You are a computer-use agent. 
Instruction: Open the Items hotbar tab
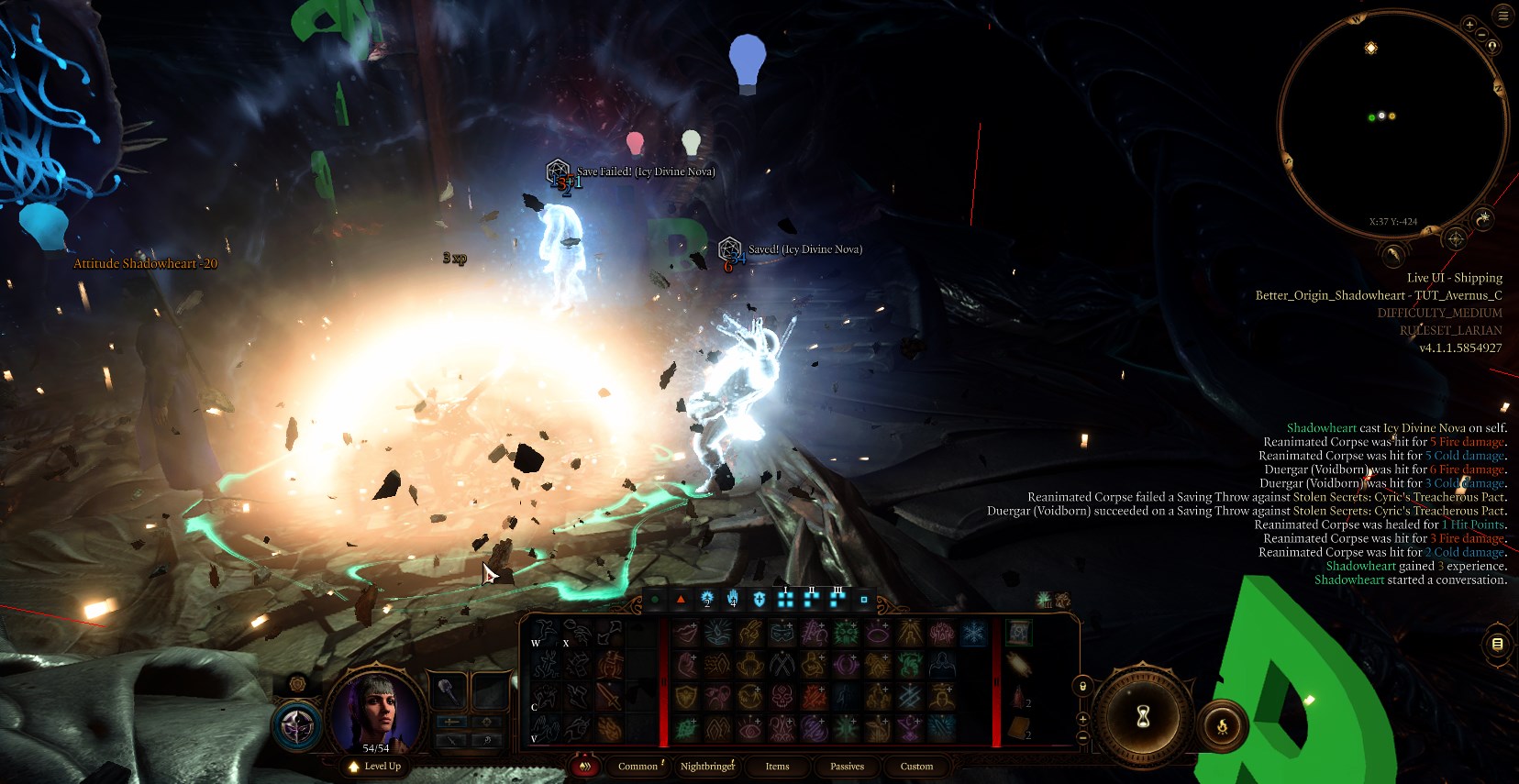(777, 767)
